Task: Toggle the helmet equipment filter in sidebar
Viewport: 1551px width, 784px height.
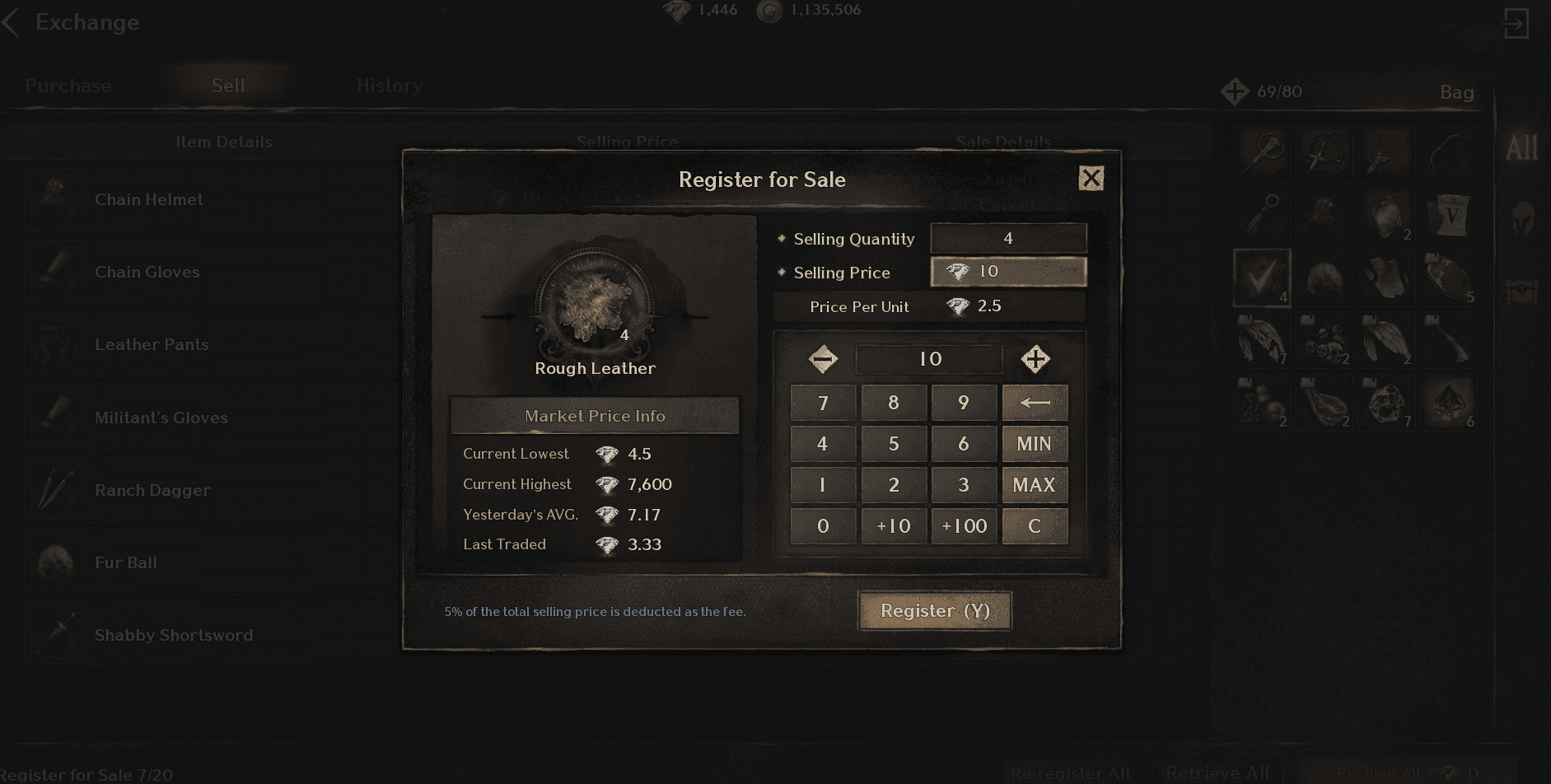Action: pyautogui.click(x=1523, y=217)
